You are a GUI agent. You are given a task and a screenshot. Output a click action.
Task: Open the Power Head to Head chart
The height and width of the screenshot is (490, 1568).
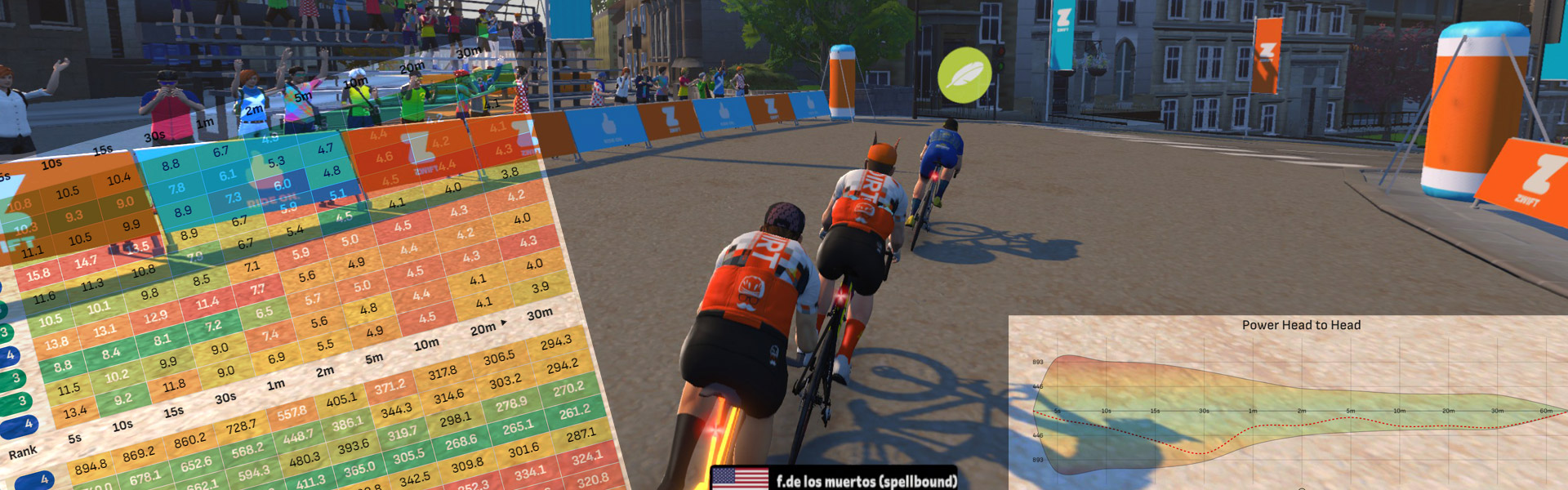[1301, 325]
